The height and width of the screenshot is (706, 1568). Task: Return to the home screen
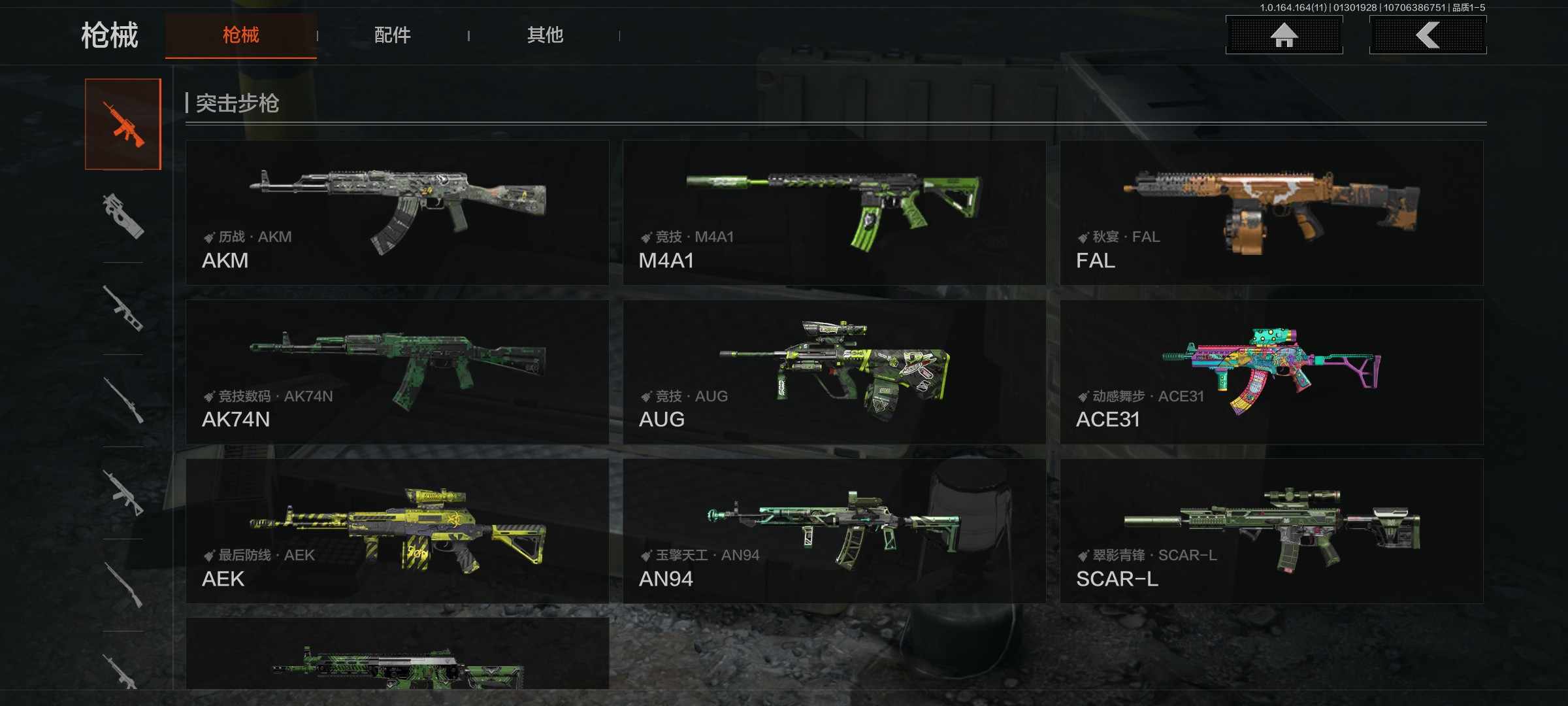coord(1284,35)
